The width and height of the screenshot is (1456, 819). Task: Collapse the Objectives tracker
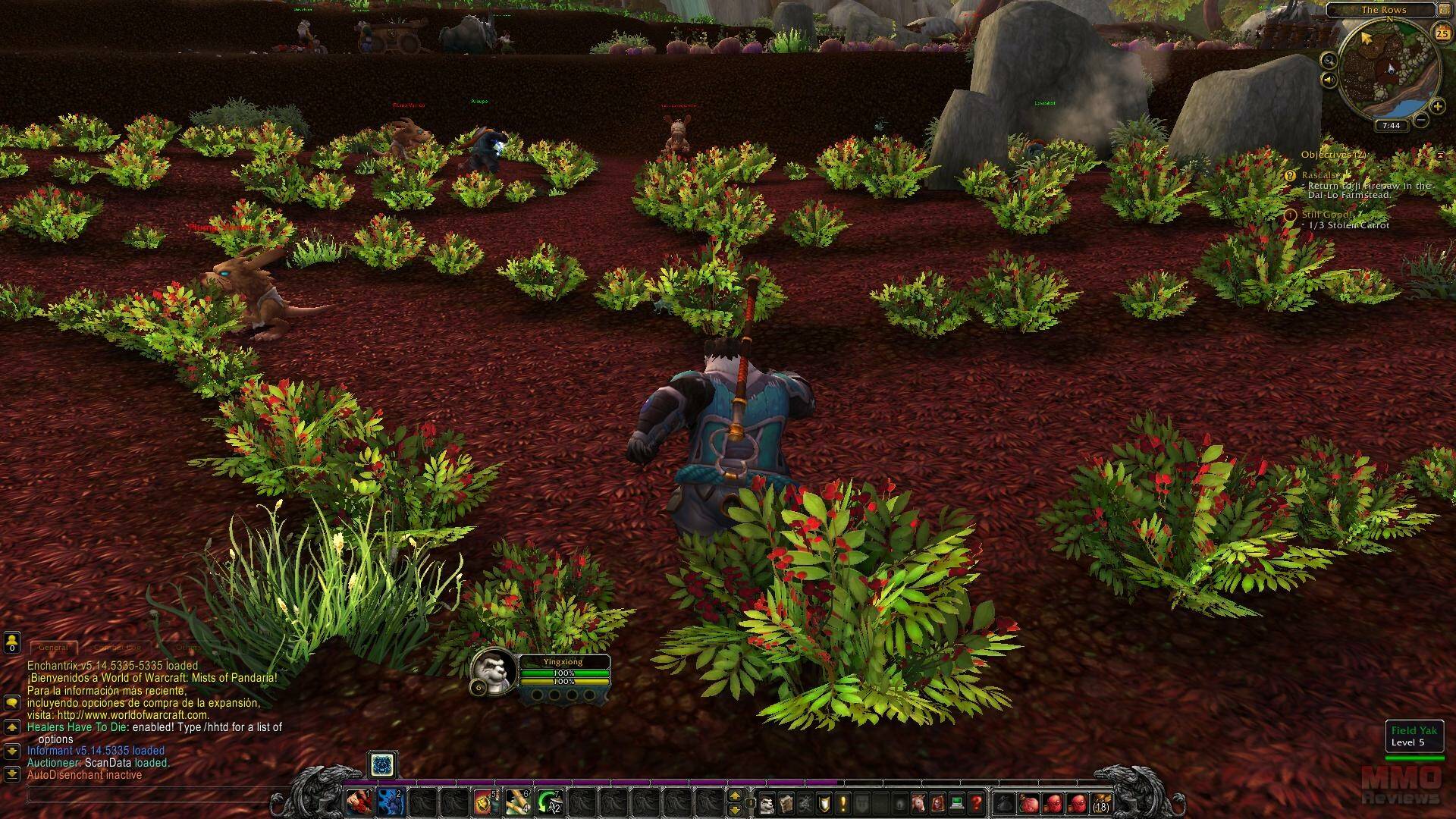pyautogui.click(x=1440, y=155)
